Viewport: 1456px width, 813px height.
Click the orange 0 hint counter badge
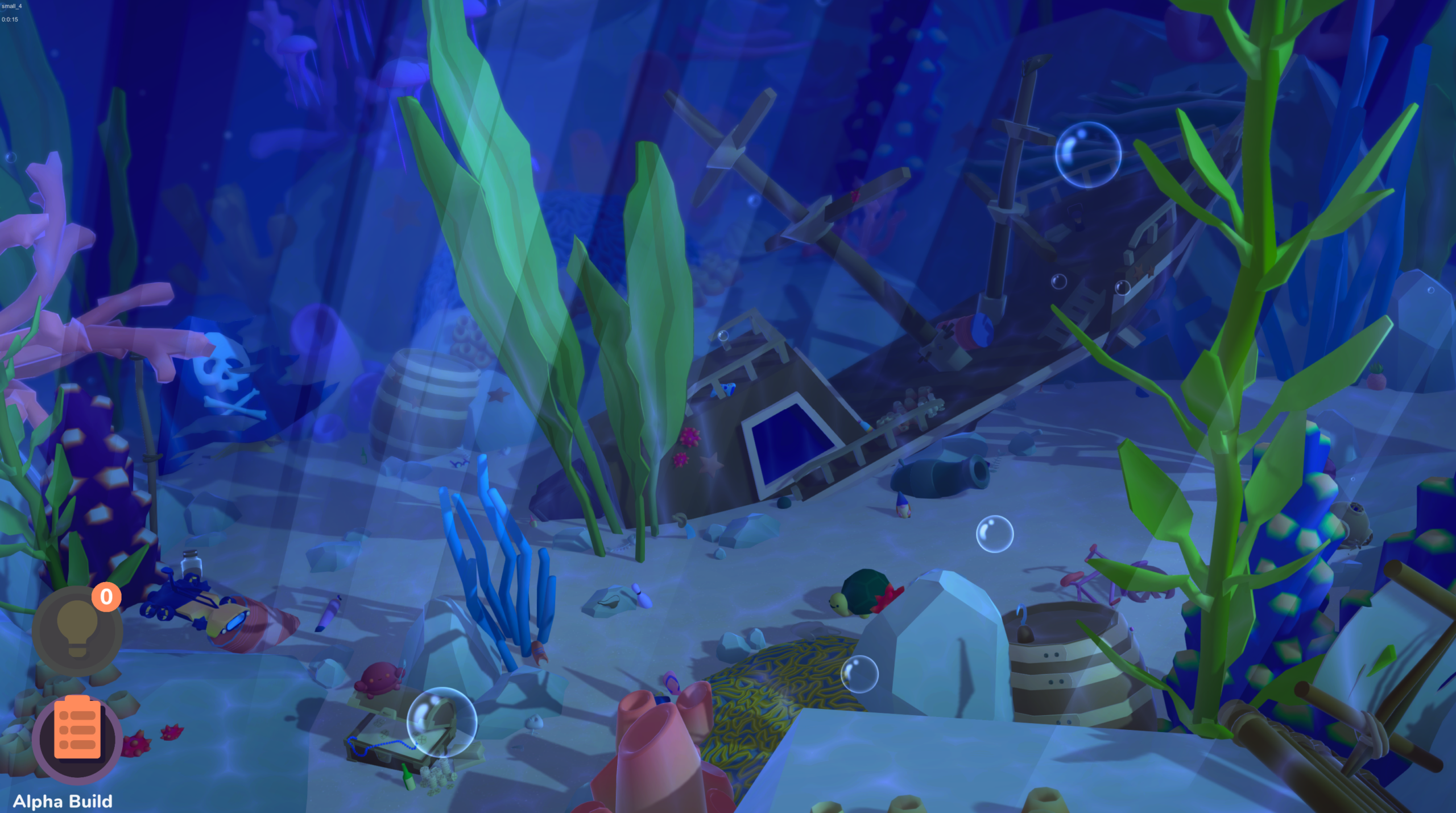click(107, 597)
